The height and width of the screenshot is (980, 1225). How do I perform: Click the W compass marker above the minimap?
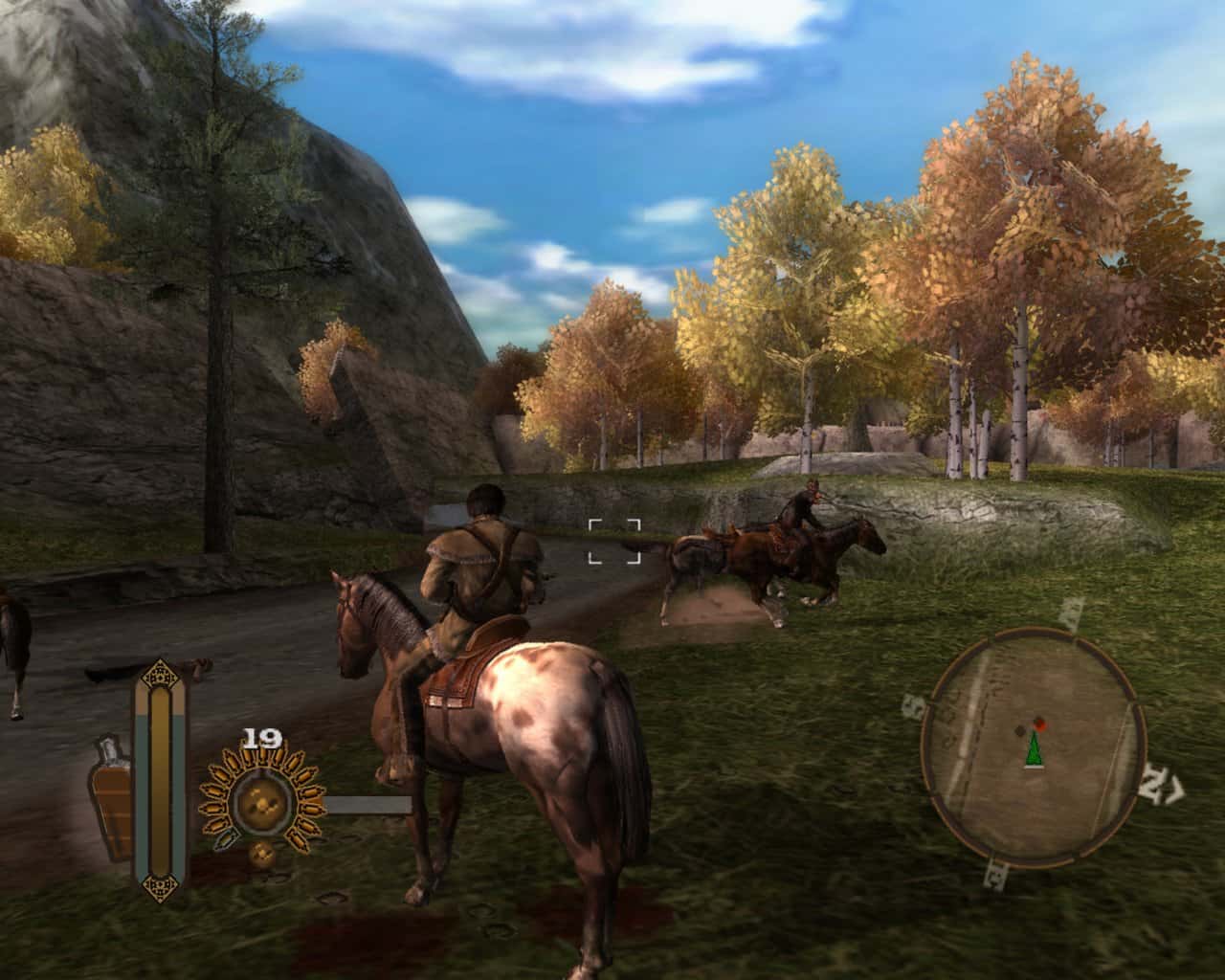click(1068, 612)
